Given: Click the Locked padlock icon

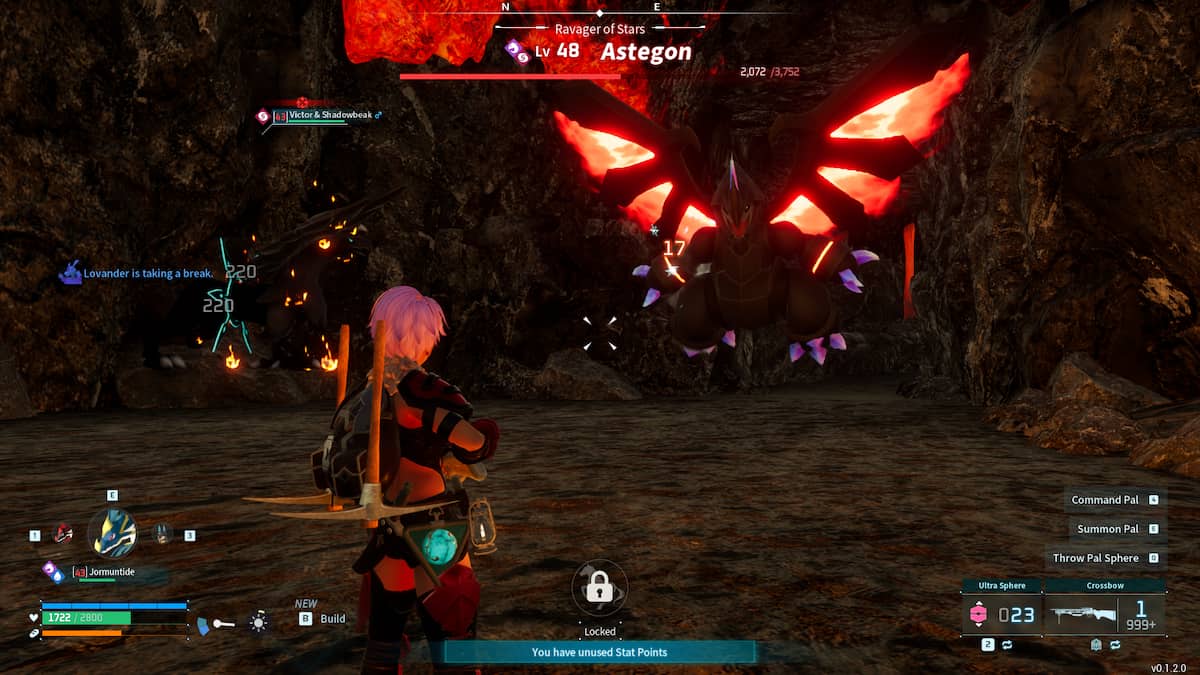Looking at the screenshot, I should point(599,588).
